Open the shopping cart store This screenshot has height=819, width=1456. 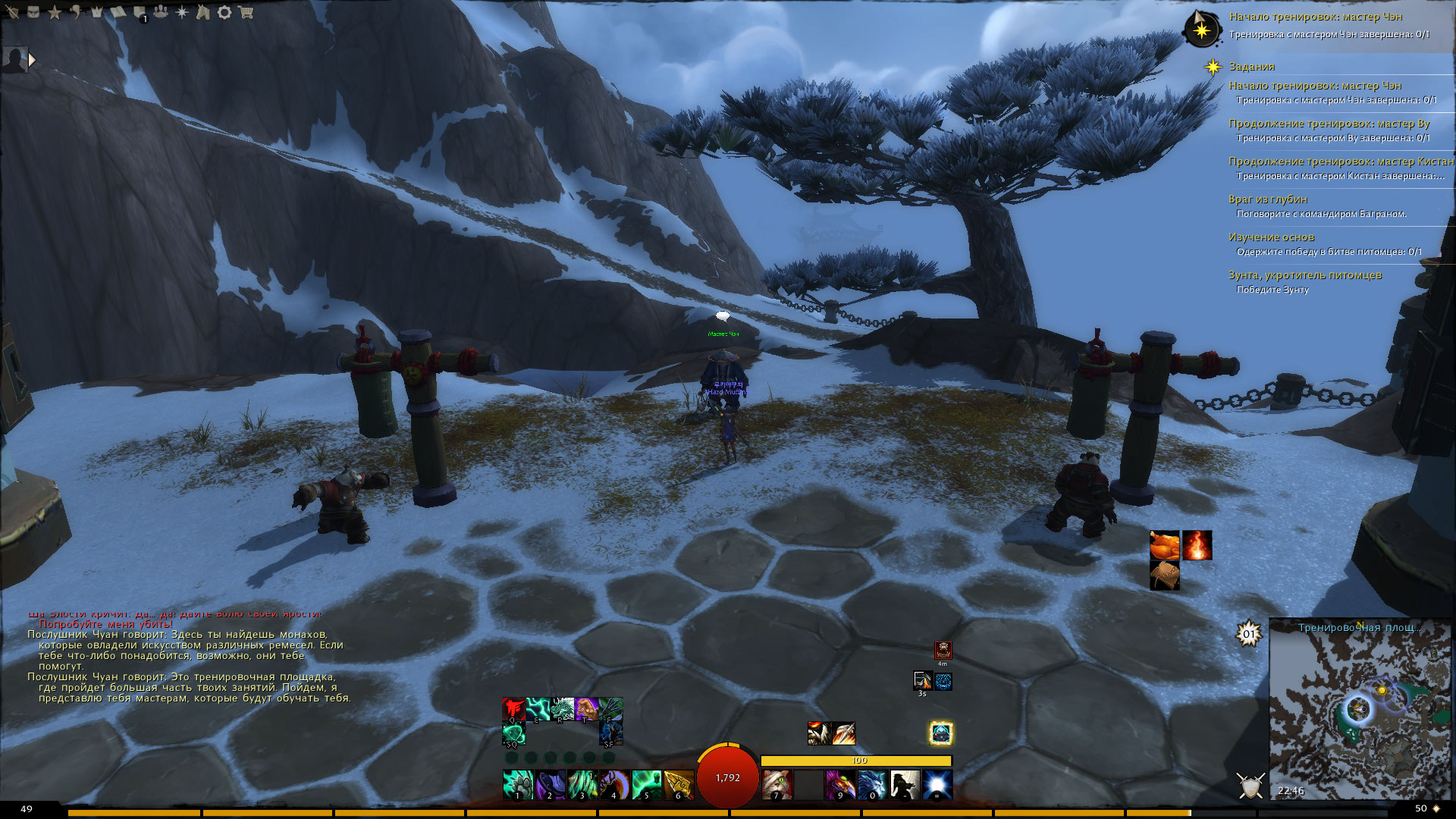(x=245, y=12)
